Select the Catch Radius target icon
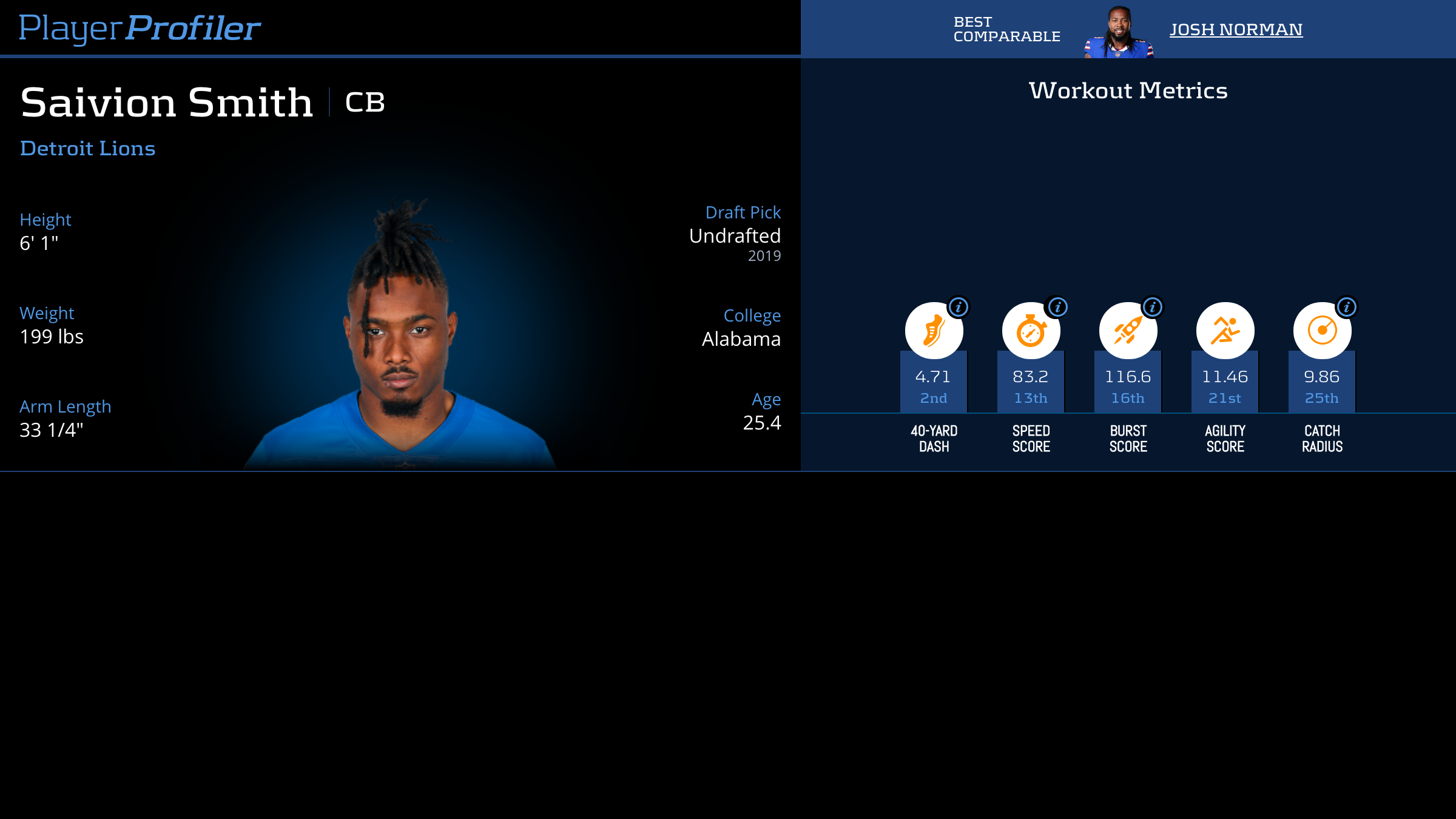The width and height of the screenshot is (1456, 819). coord(1321,331)
